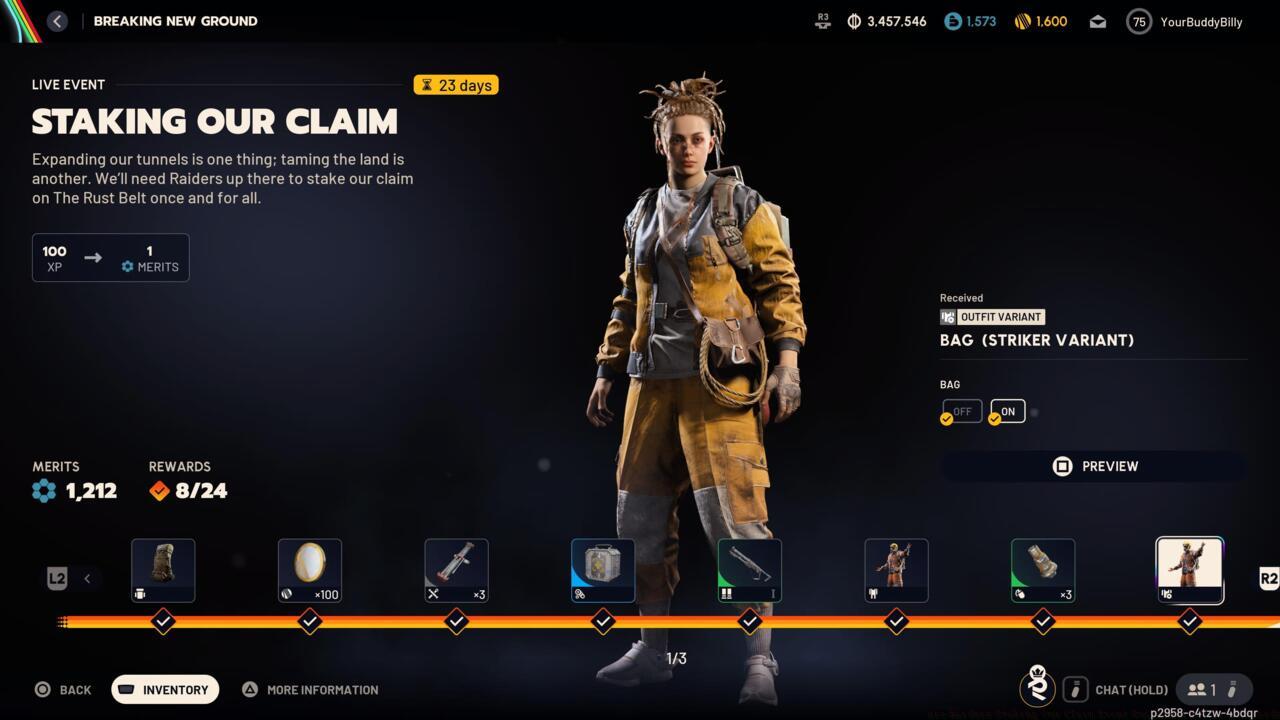This screenshot has height=720, width=1280.
Task: Click the info icon beside Chat
Action: (x=1076, y=689)
